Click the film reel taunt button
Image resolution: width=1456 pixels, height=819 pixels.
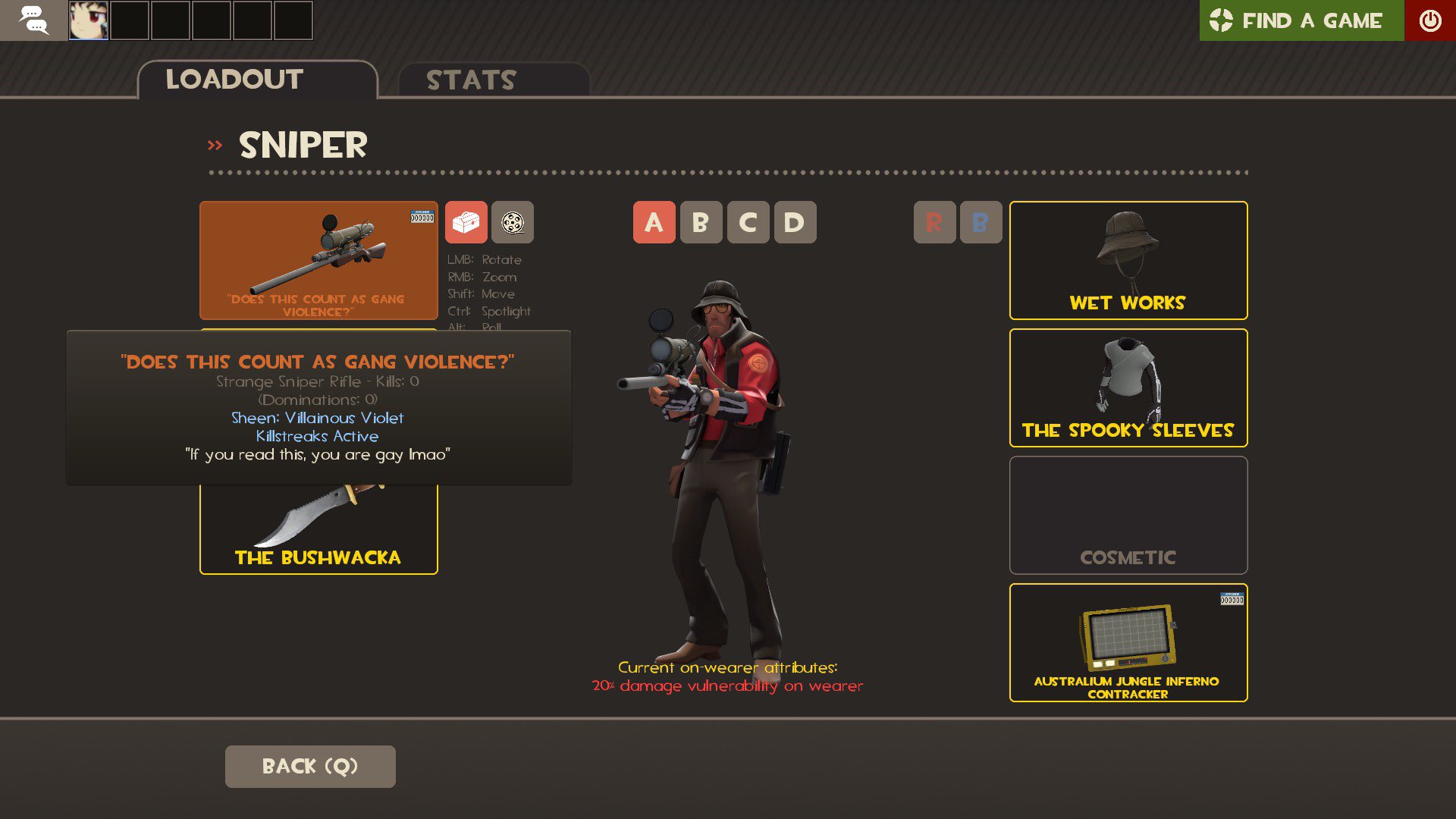(x=513, y=222)
